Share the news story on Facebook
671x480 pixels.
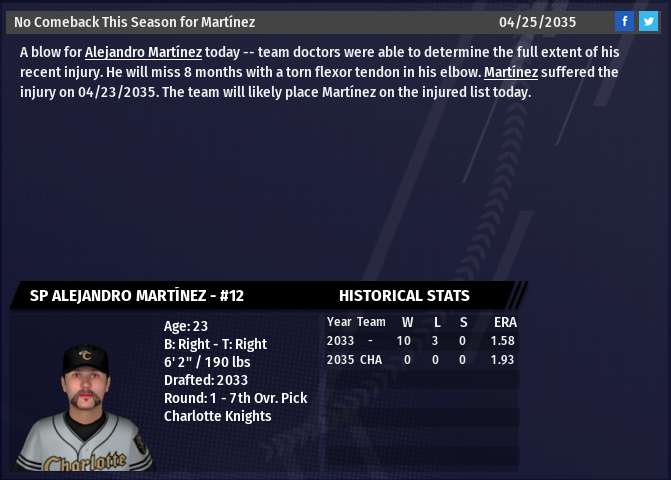tap(624, 22)
